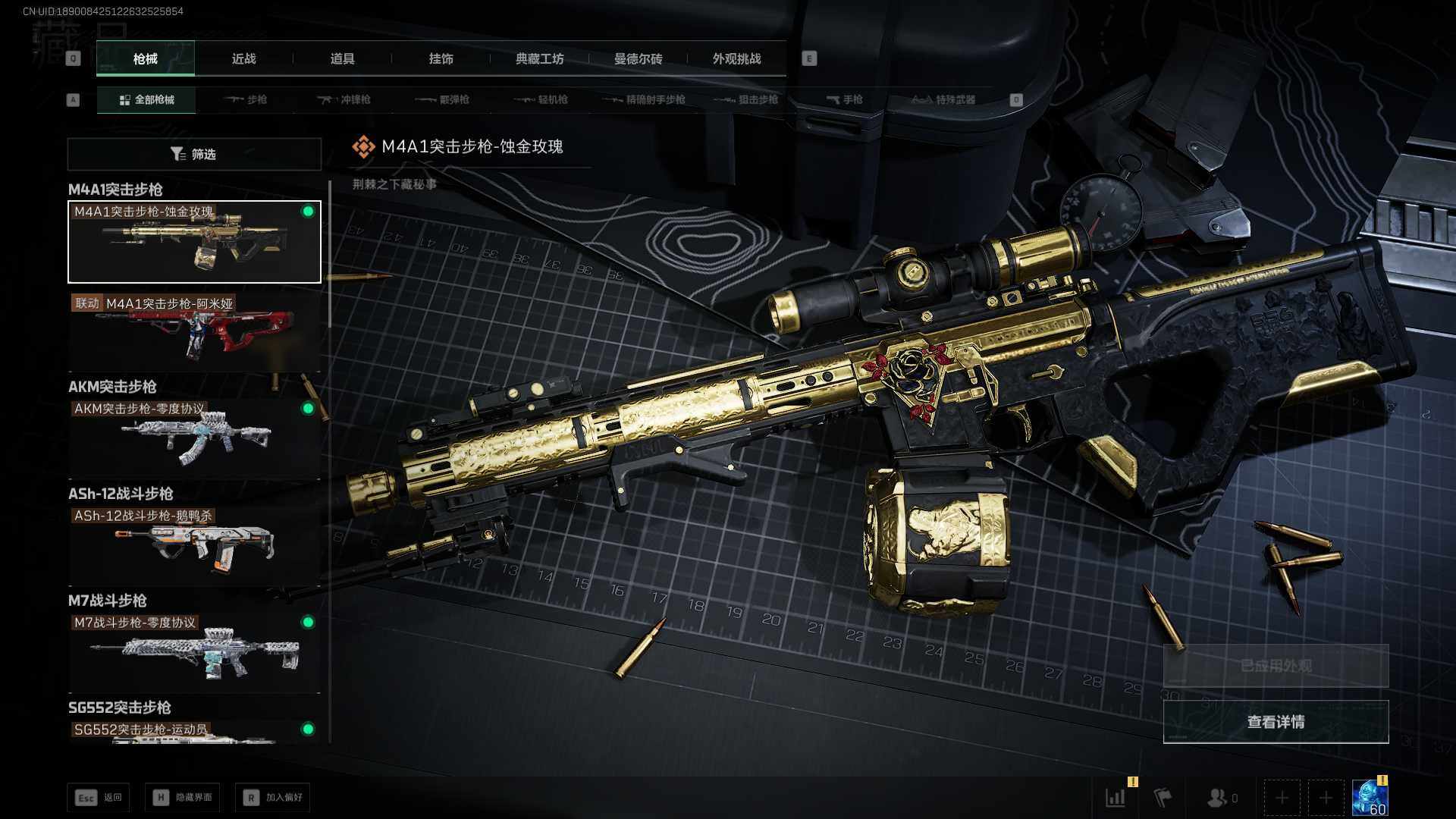The width and height of the screenshot is (1456, 819).
Task: Open the 筛选 filter button
Action: [x=194, y=154]
